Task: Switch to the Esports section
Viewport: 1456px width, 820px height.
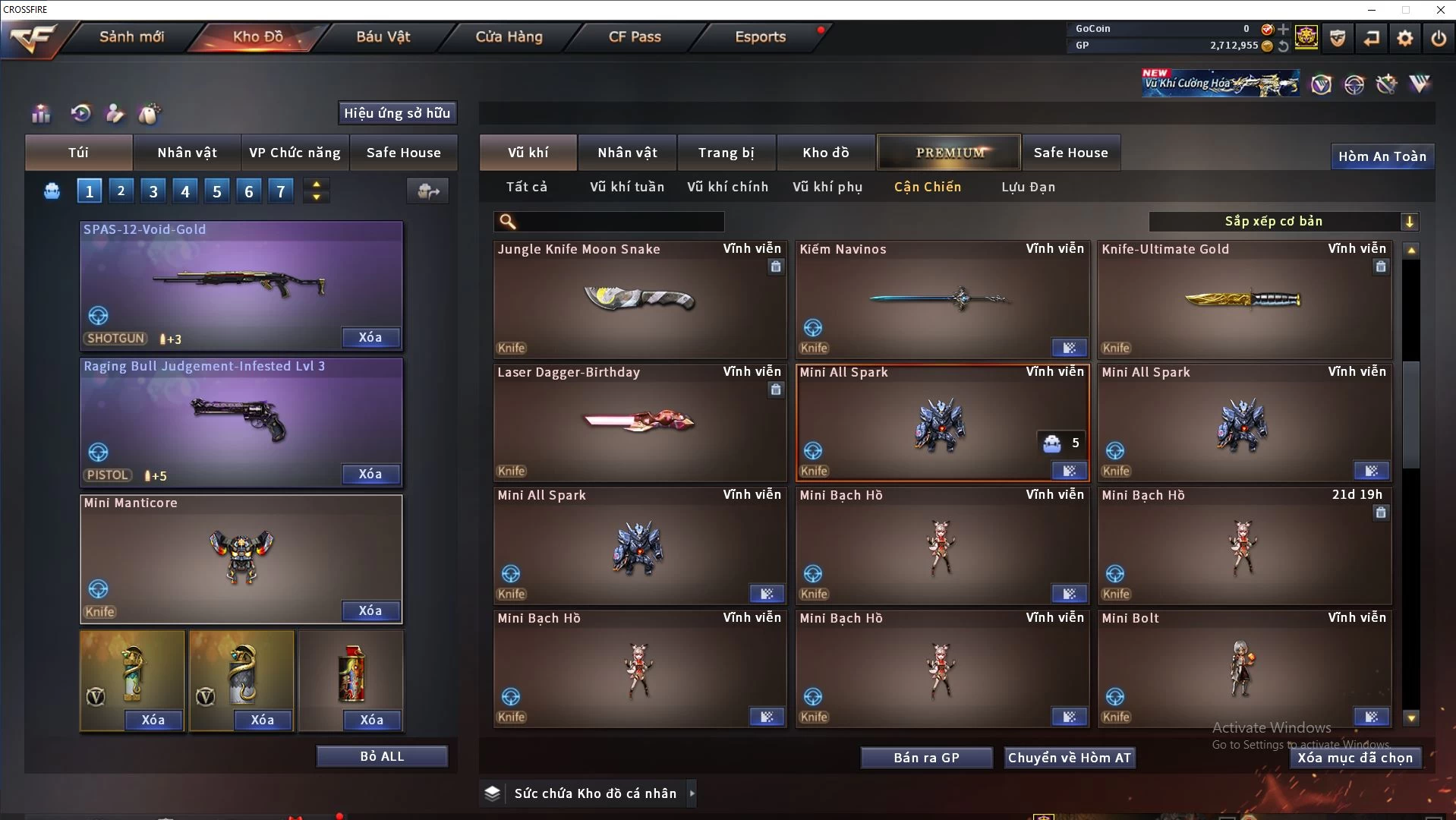Action: [x=760, y=36]
